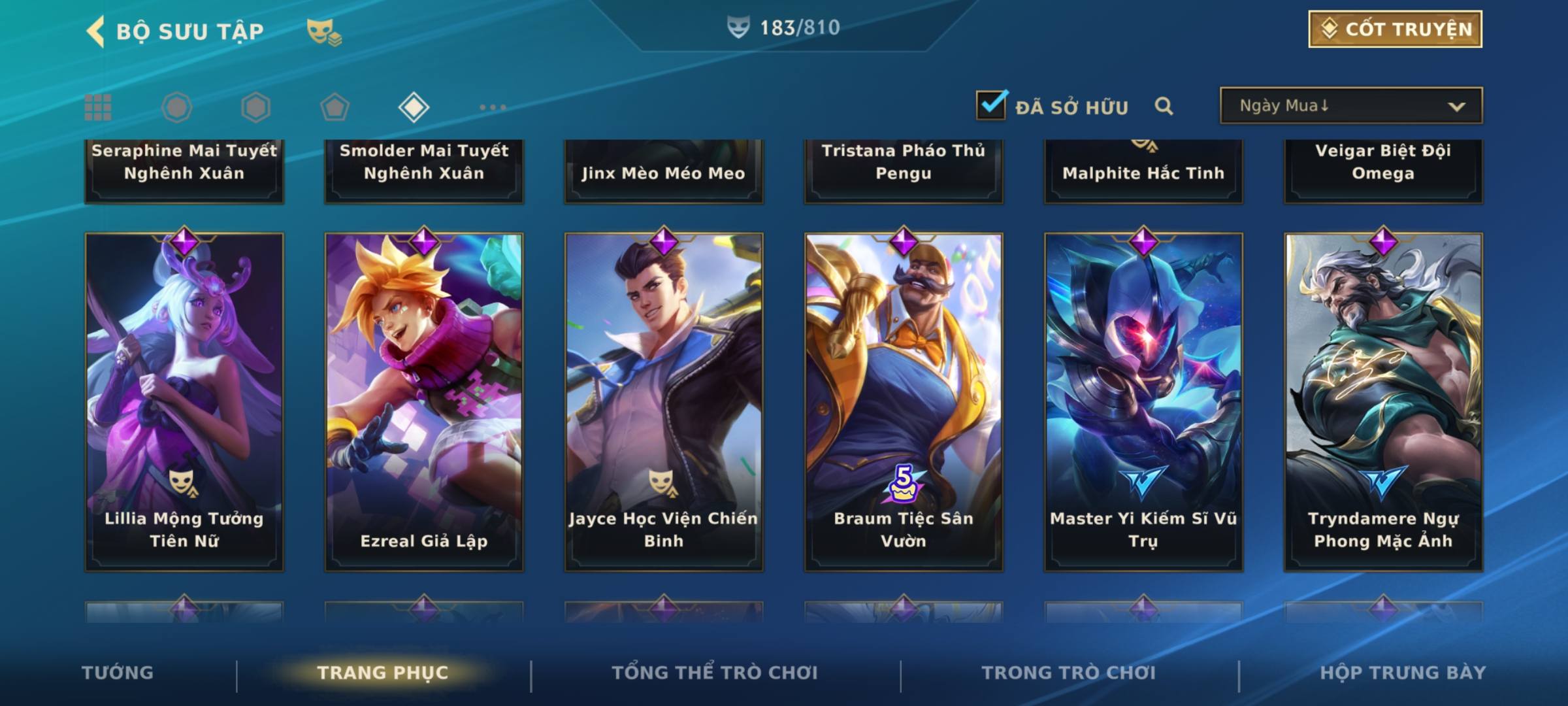
Task: Select the diamond rarity filter
Action: point(414,107)
